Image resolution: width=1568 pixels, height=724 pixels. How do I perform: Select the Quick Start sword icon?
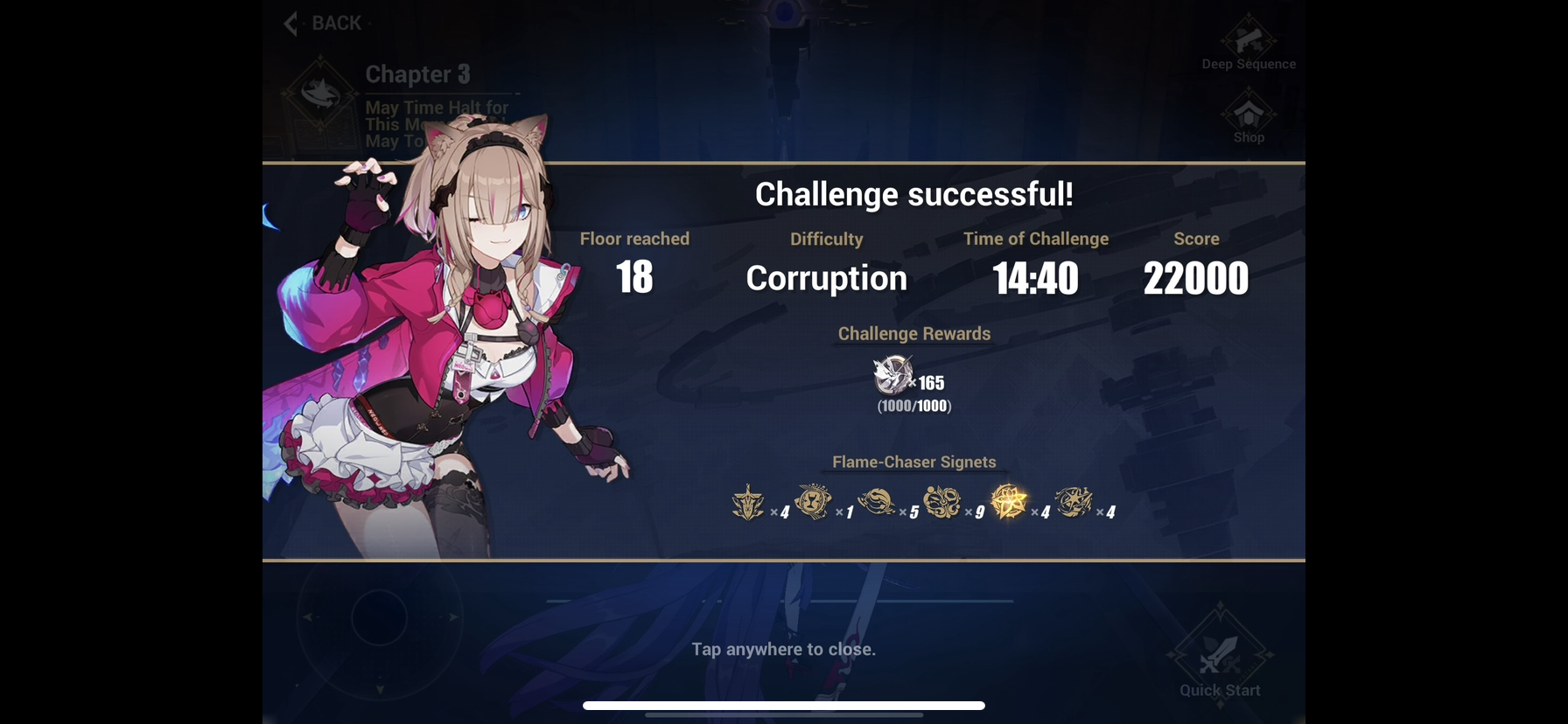(1218, 654)
